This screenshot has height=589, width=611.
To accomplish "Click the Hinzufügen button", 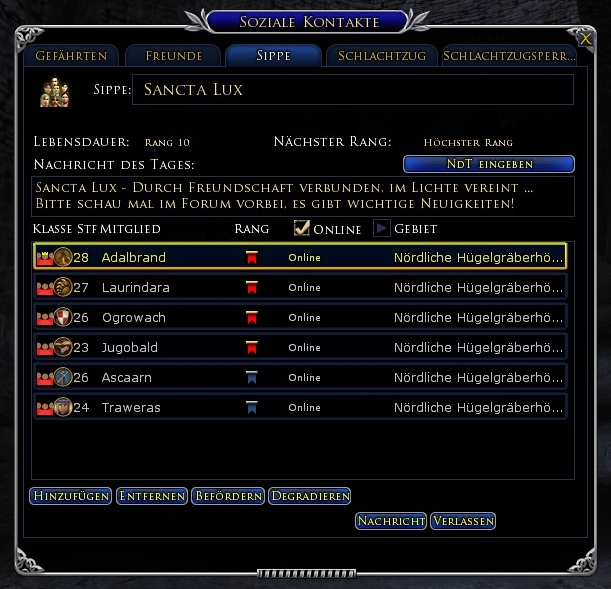I will (70, 496).
